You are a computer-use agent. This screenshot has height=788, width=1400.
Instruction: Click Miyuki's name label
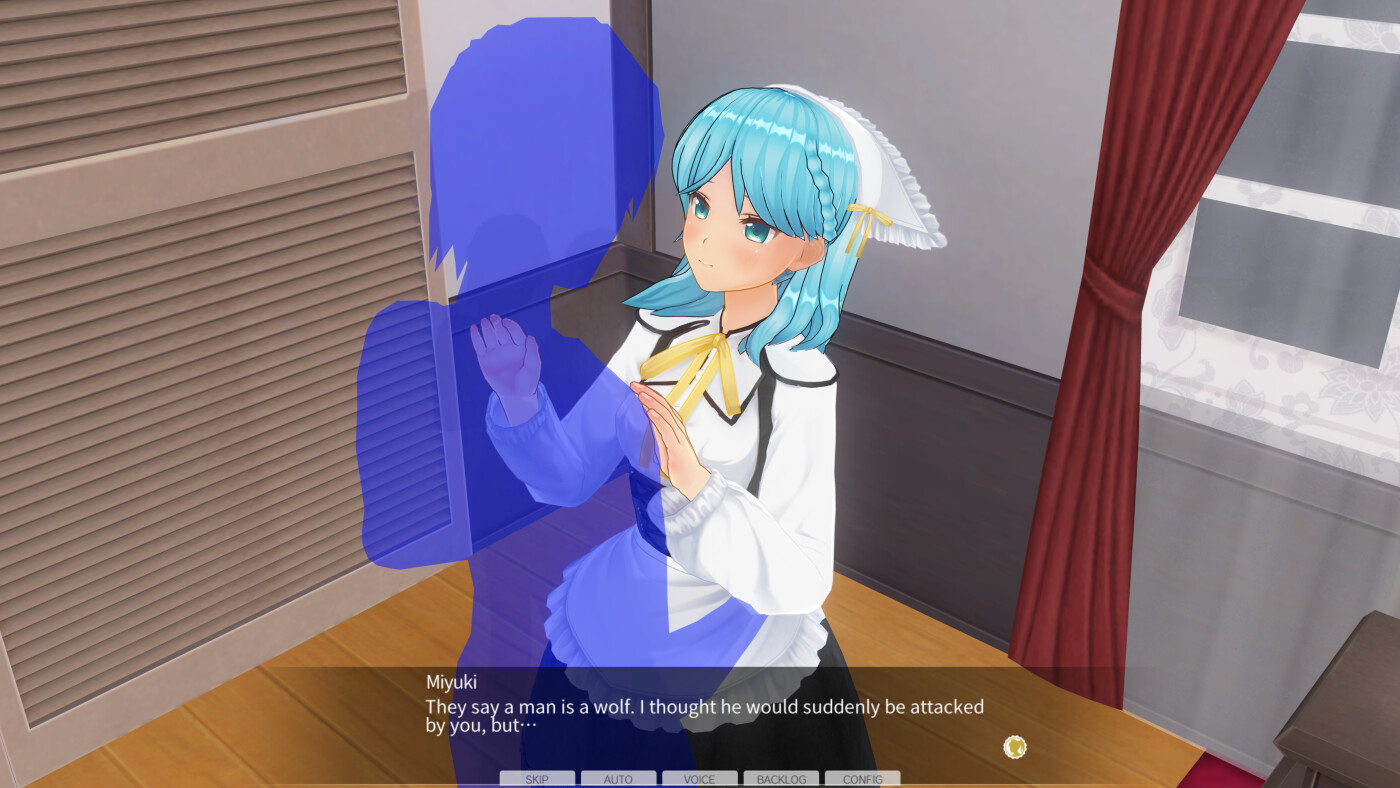[453, 679]
